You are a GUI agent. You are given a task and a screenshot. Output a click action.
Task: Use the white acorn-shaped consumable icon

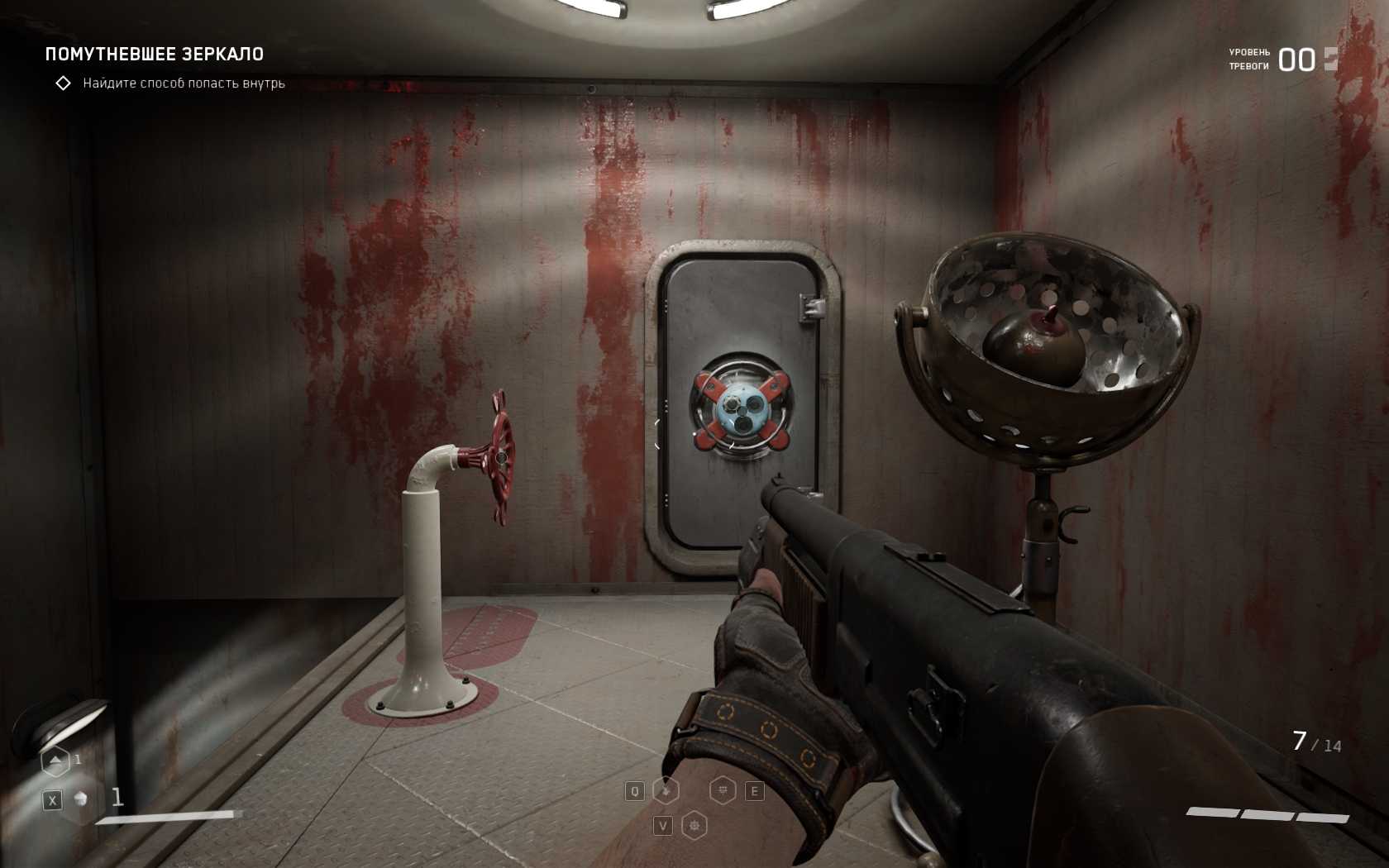pyautogui.click(x=81, y=799)
